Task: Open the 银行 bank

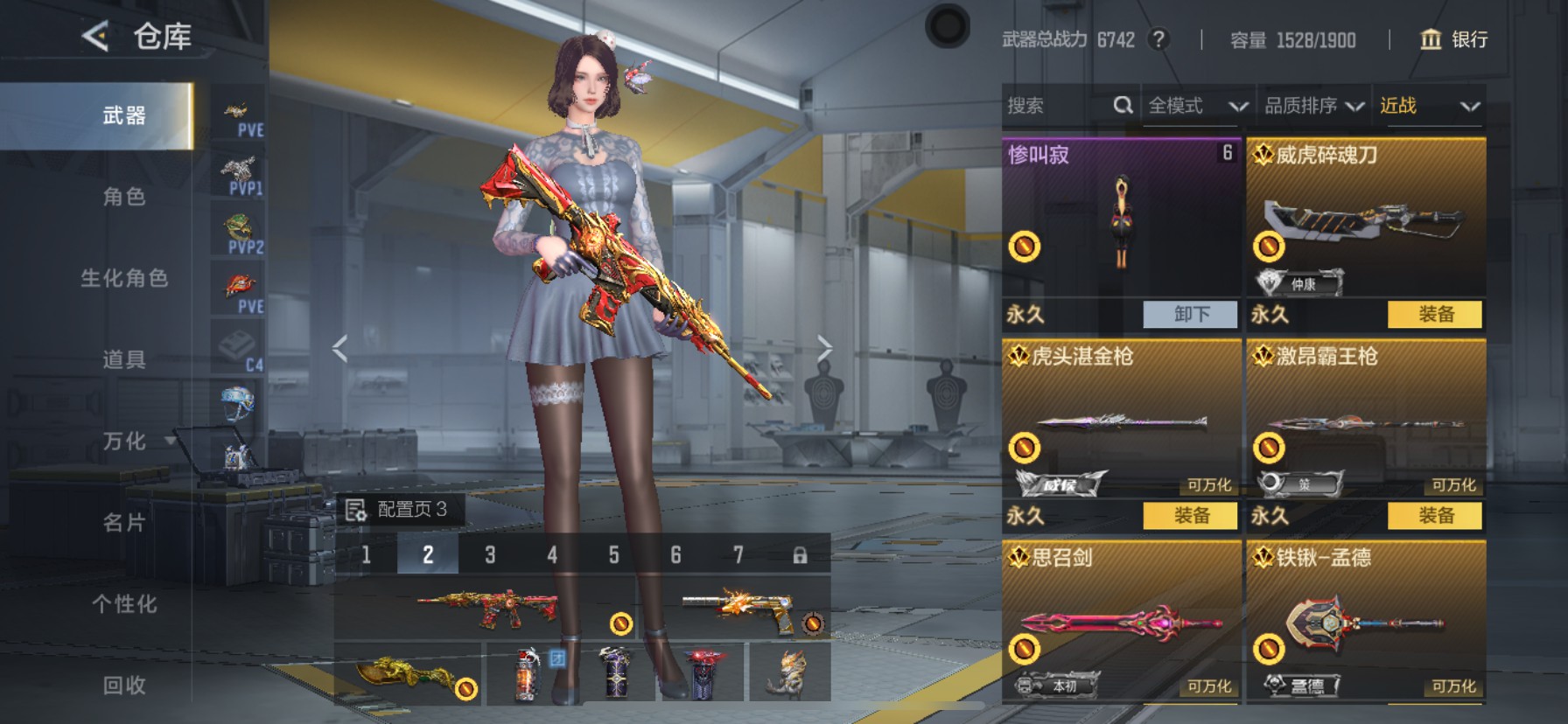Action: click(x=1453, y=39)
